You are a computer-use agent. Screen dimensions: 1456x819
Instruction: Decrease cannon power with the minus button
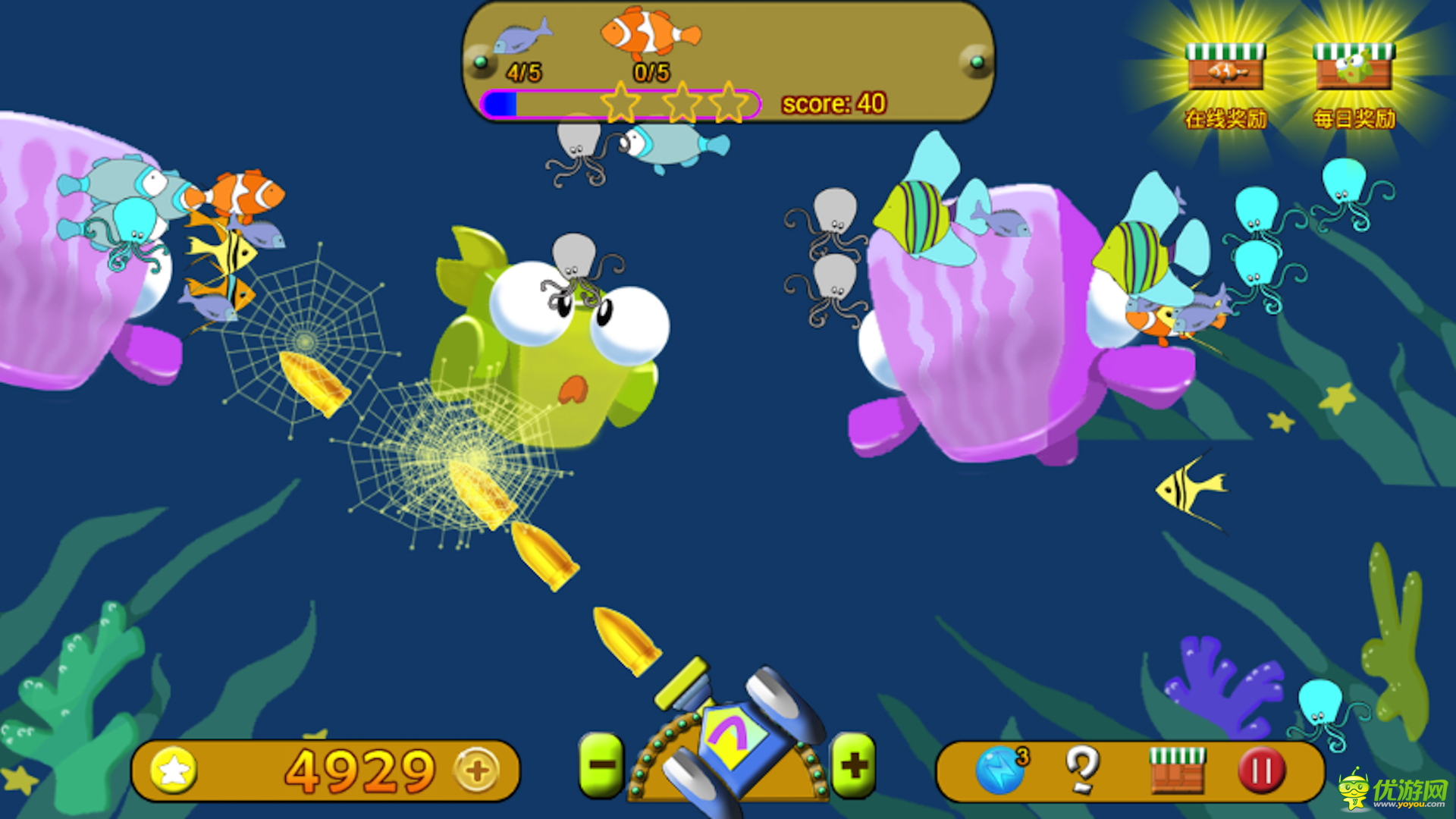pyautogui.click(x=602, y=766)
